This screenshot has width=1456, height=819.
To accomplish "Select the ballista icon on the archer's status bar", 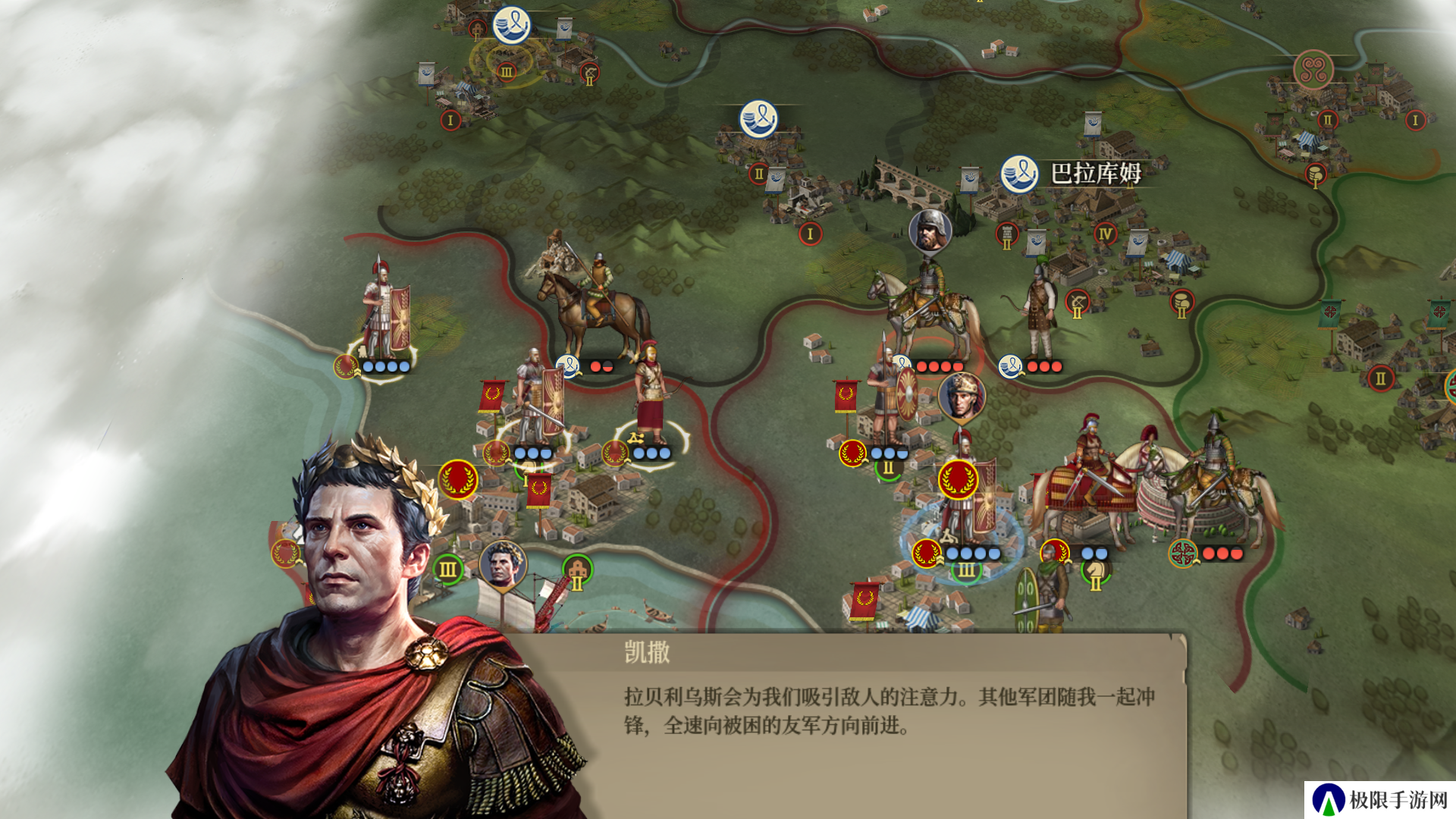I will [x=635, y=438].
